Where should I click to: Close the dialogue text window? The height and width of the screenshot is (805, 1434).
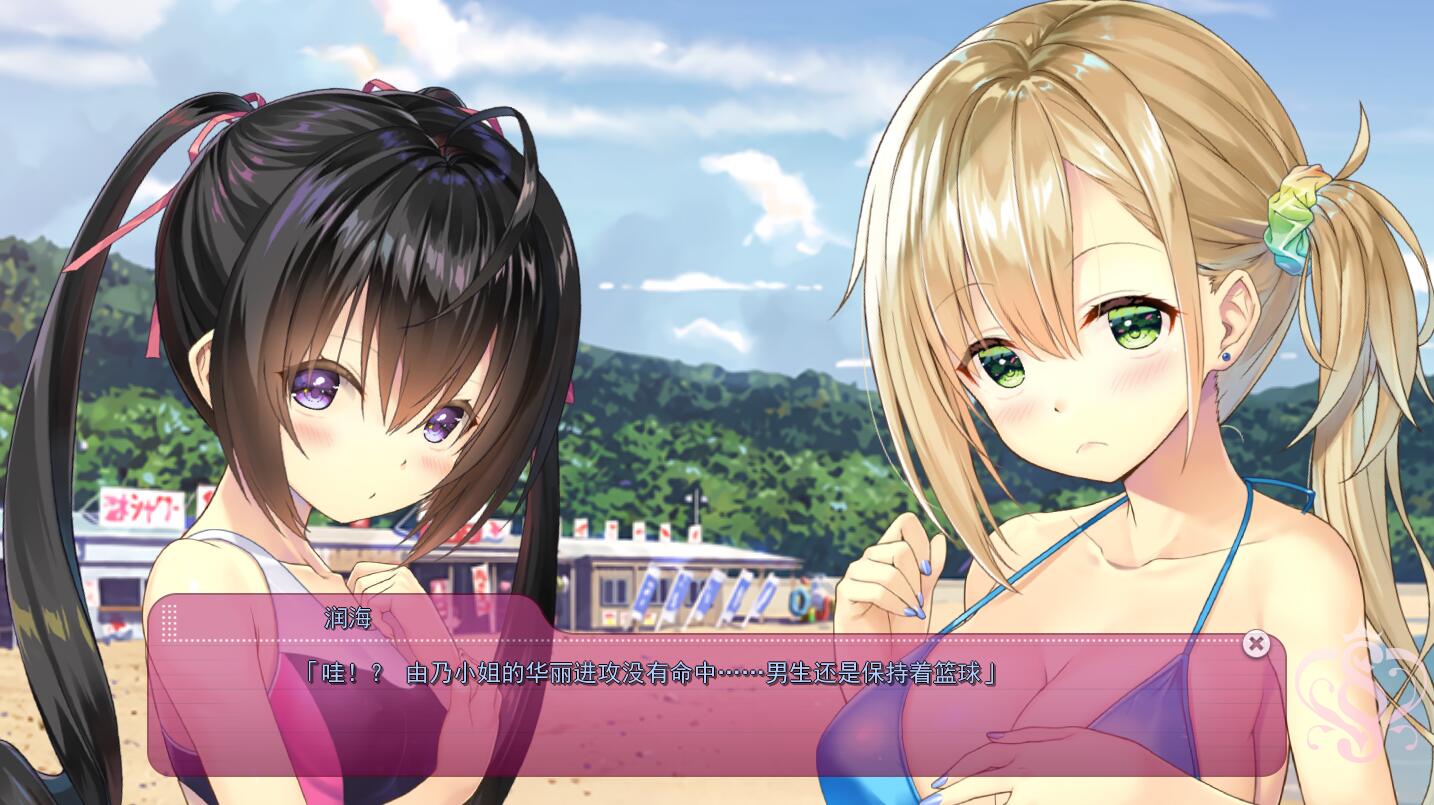[1255, 644]
